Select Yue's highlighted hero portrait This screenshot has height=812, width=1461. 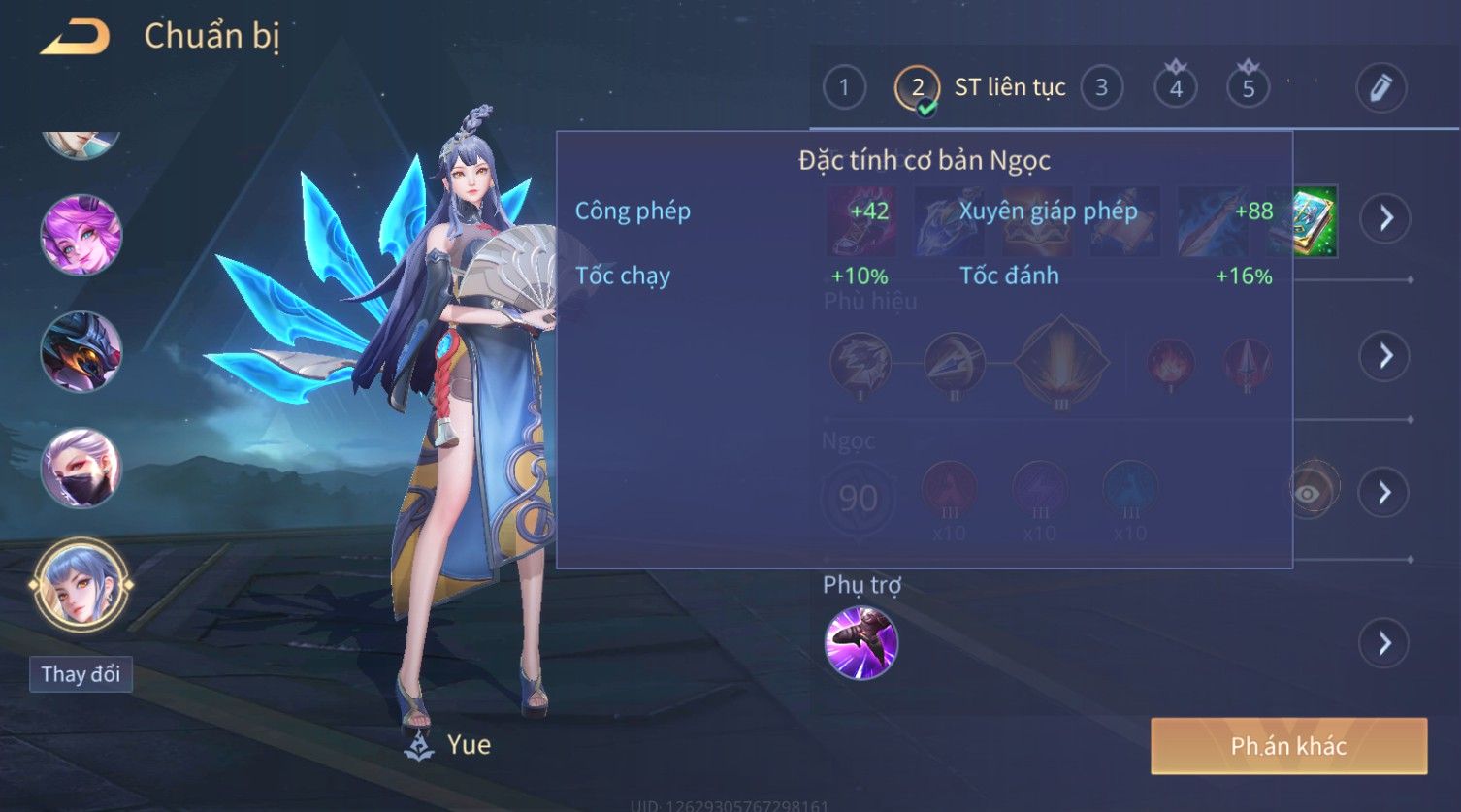81,585
